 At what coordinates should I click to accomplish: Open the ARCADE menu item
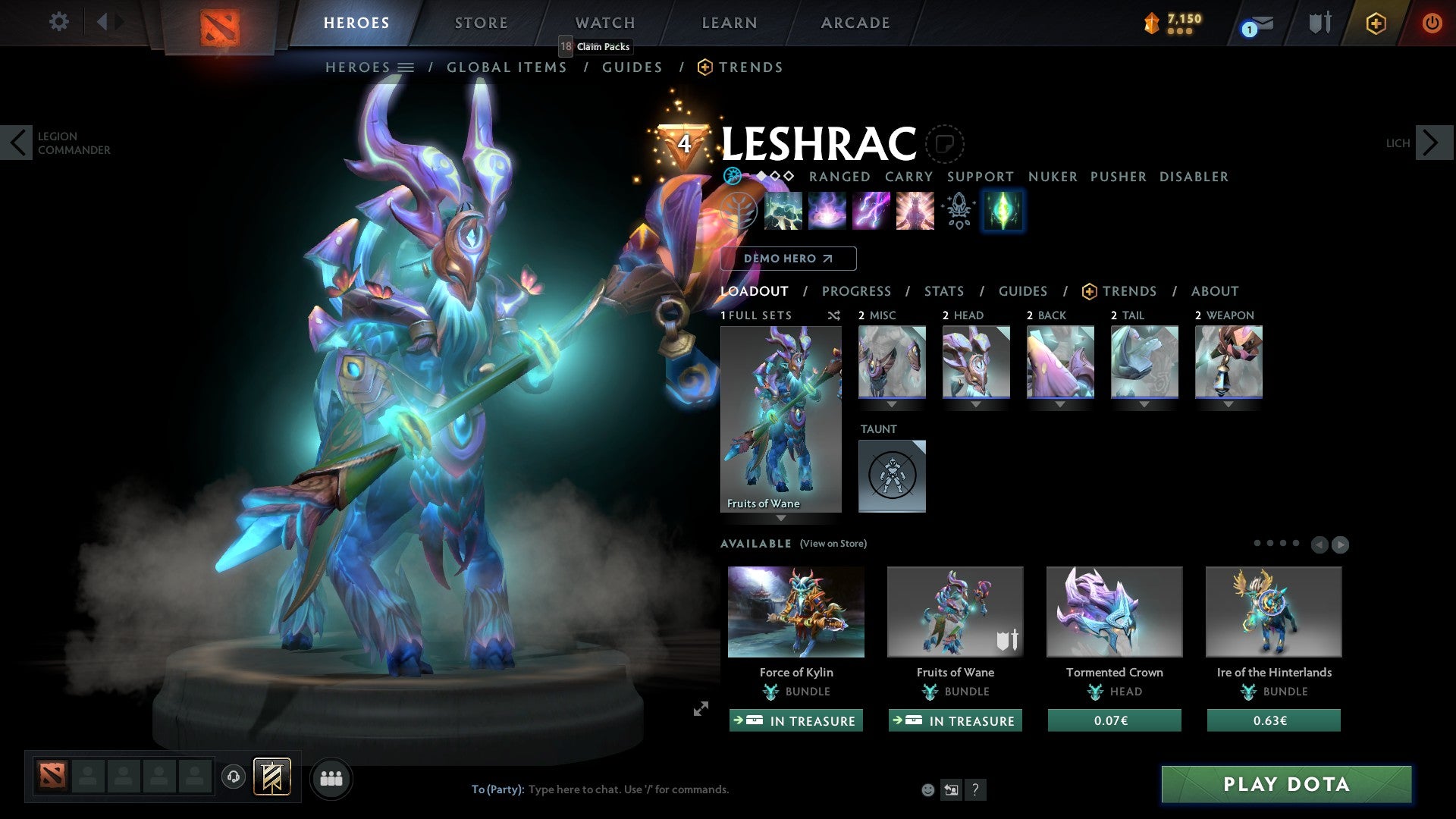pyautogui.click(x=855, y=23)
